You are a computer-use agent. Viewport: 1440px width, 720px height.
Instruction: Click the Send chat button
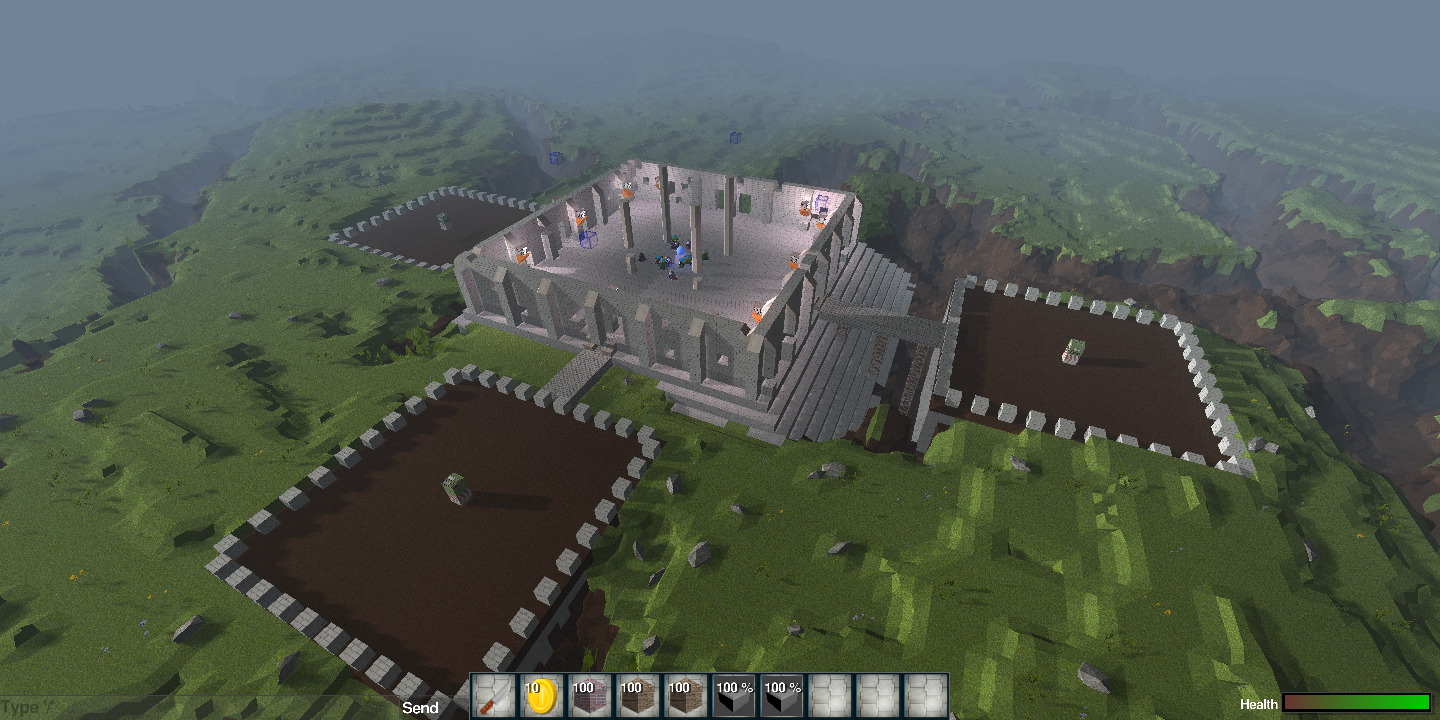pos(420,708)
